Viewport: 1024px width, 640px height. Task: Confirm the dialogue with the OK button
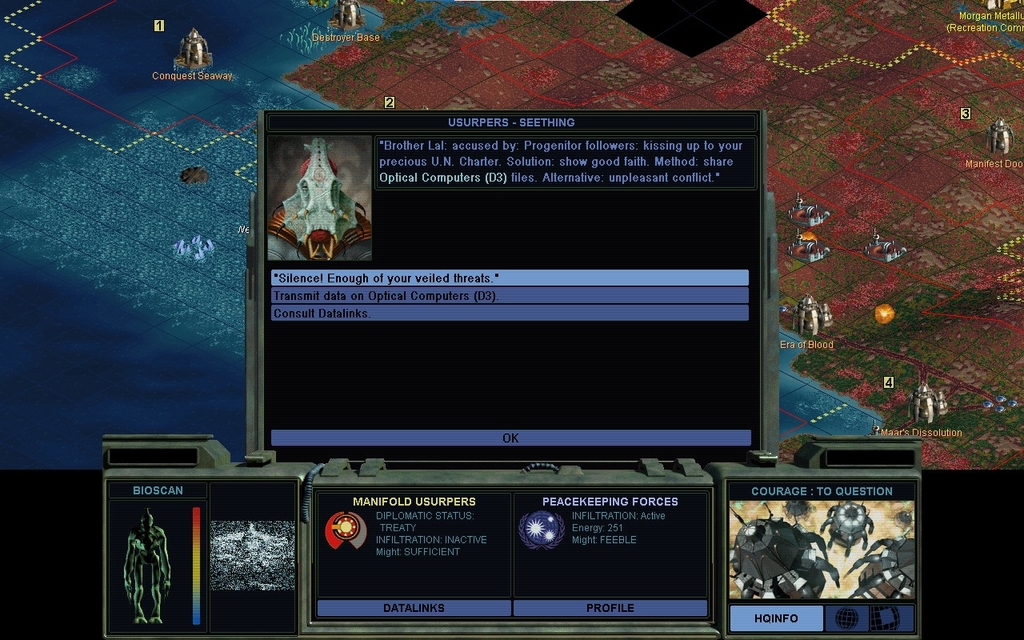coord(510,438)
